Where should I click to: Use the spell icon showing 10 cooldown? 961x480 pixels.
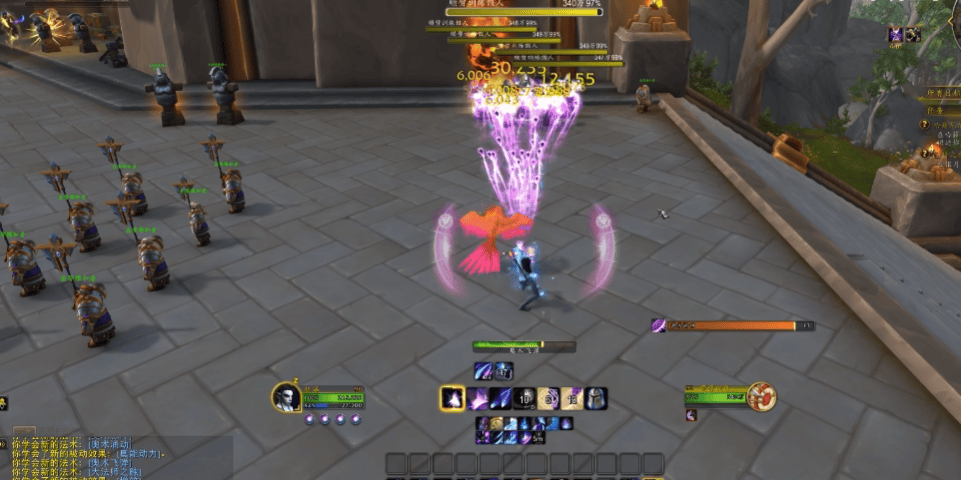point(524,398)
